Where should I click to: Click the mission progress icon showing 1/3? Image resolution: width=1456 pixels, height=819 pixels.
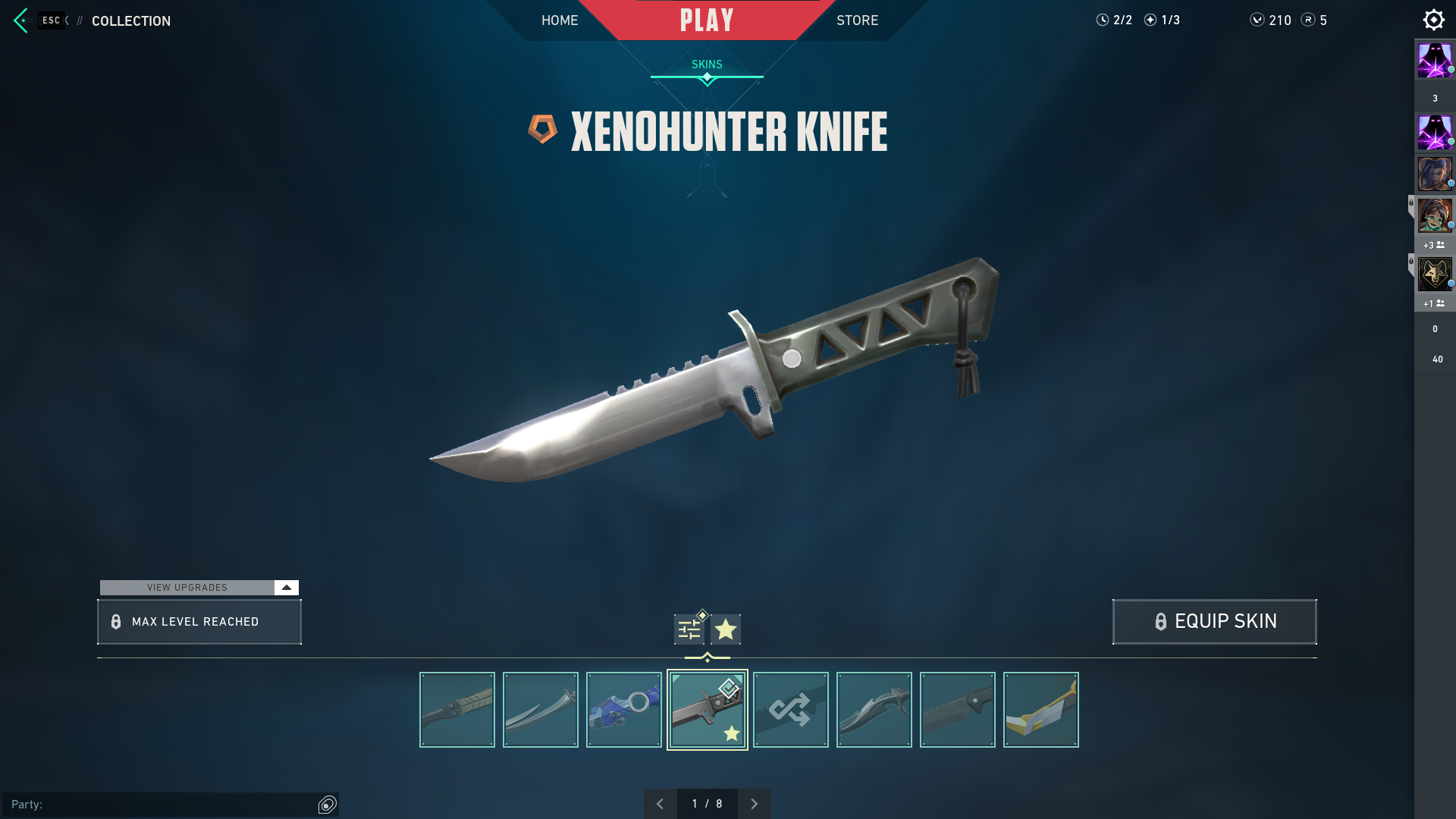pos(1151,20)
